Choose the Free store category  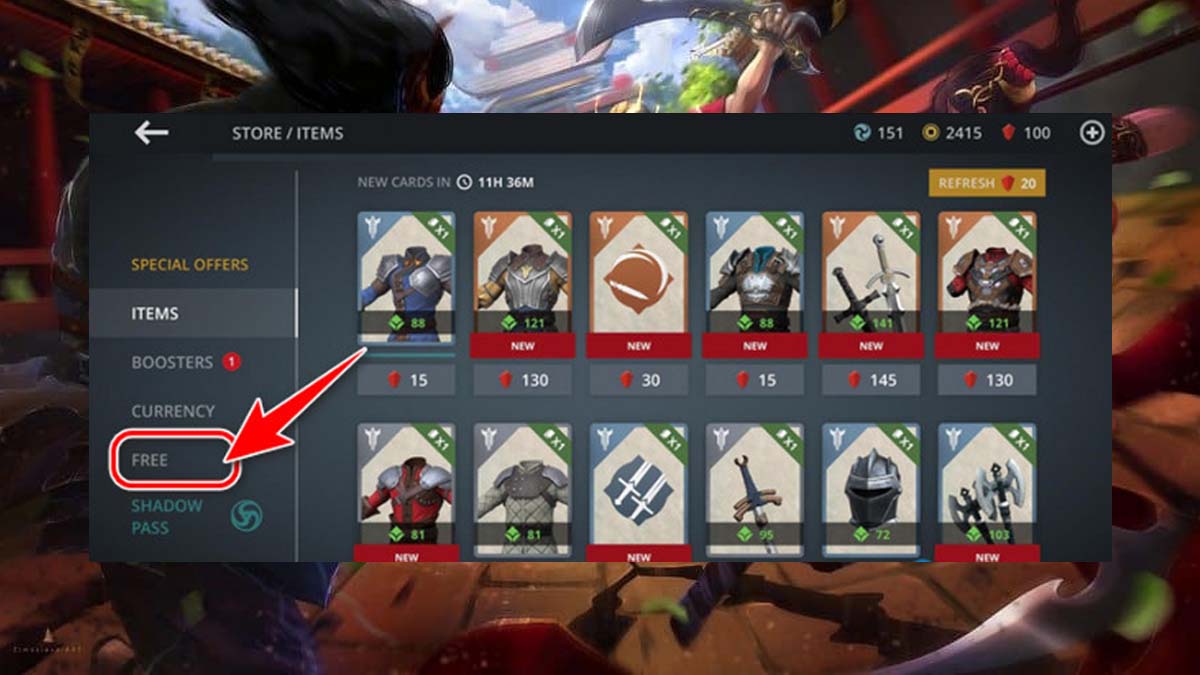pos(150,460)
